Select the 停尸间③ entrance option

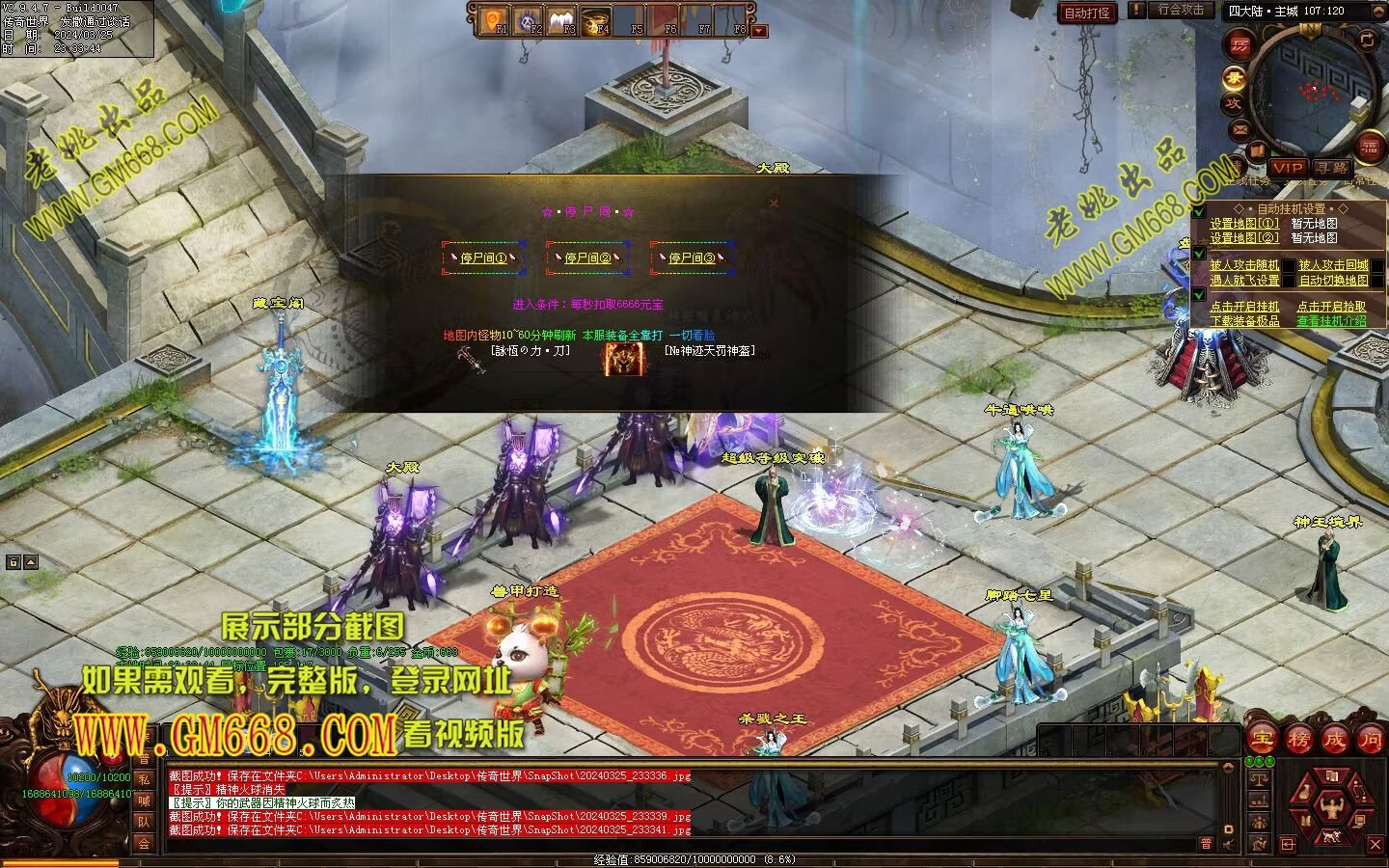[692, 258]
